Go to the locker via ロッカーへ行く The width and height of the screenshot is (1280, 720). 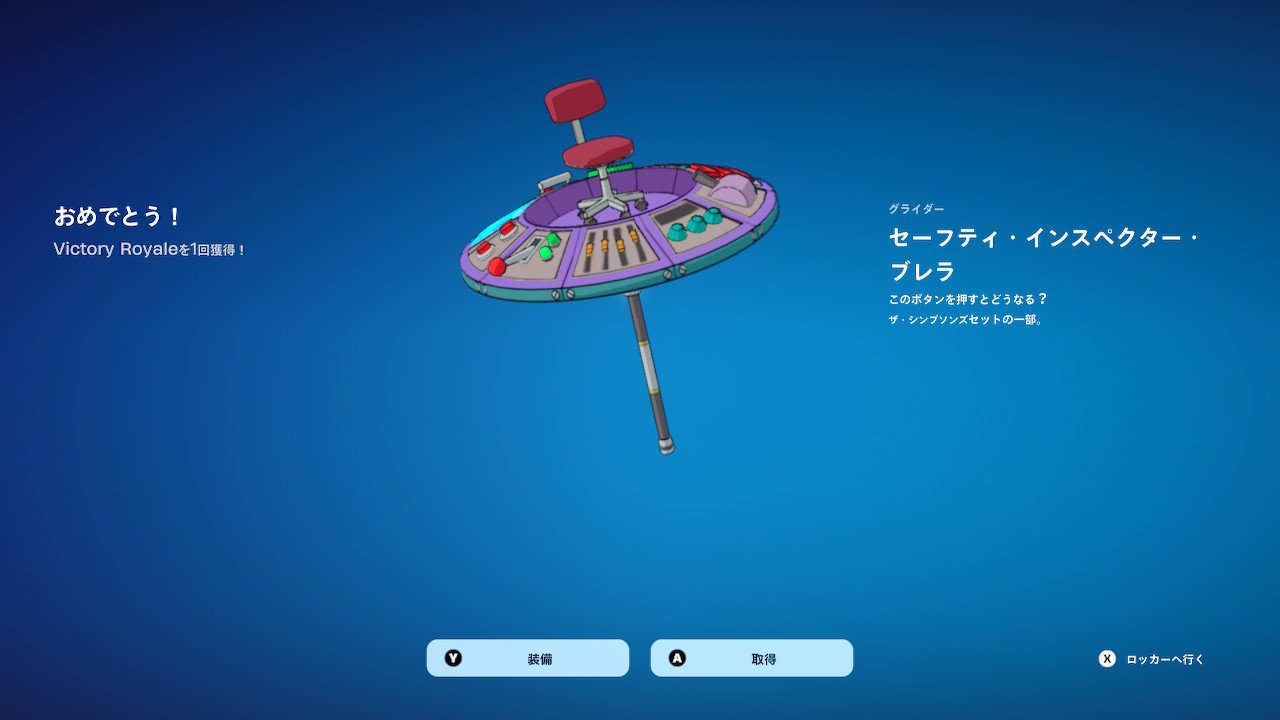(1153, 659)
